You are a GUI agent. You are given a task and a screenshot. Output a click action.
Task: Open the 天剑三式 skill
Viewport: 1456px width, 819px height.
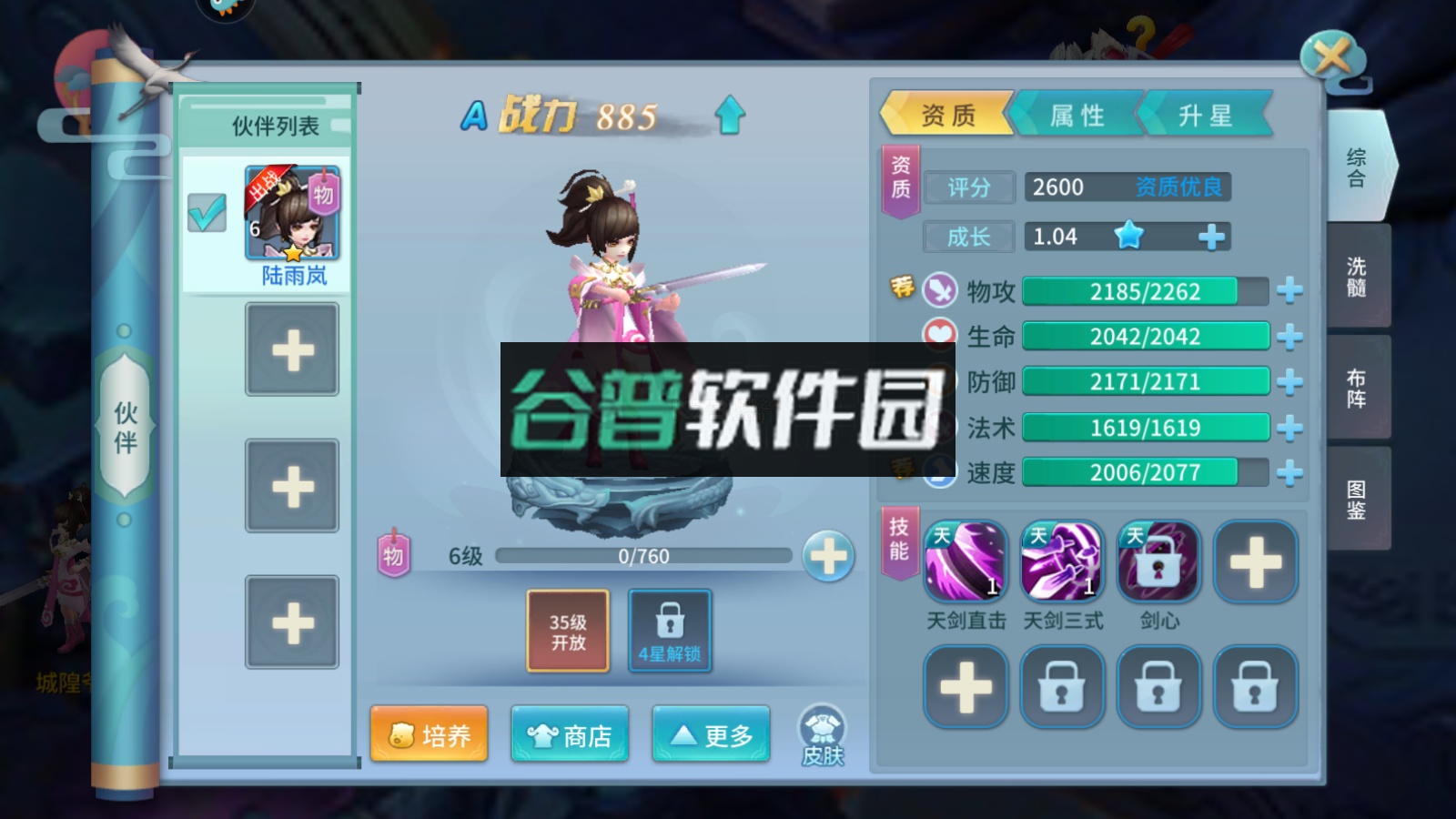(1061, 561)
